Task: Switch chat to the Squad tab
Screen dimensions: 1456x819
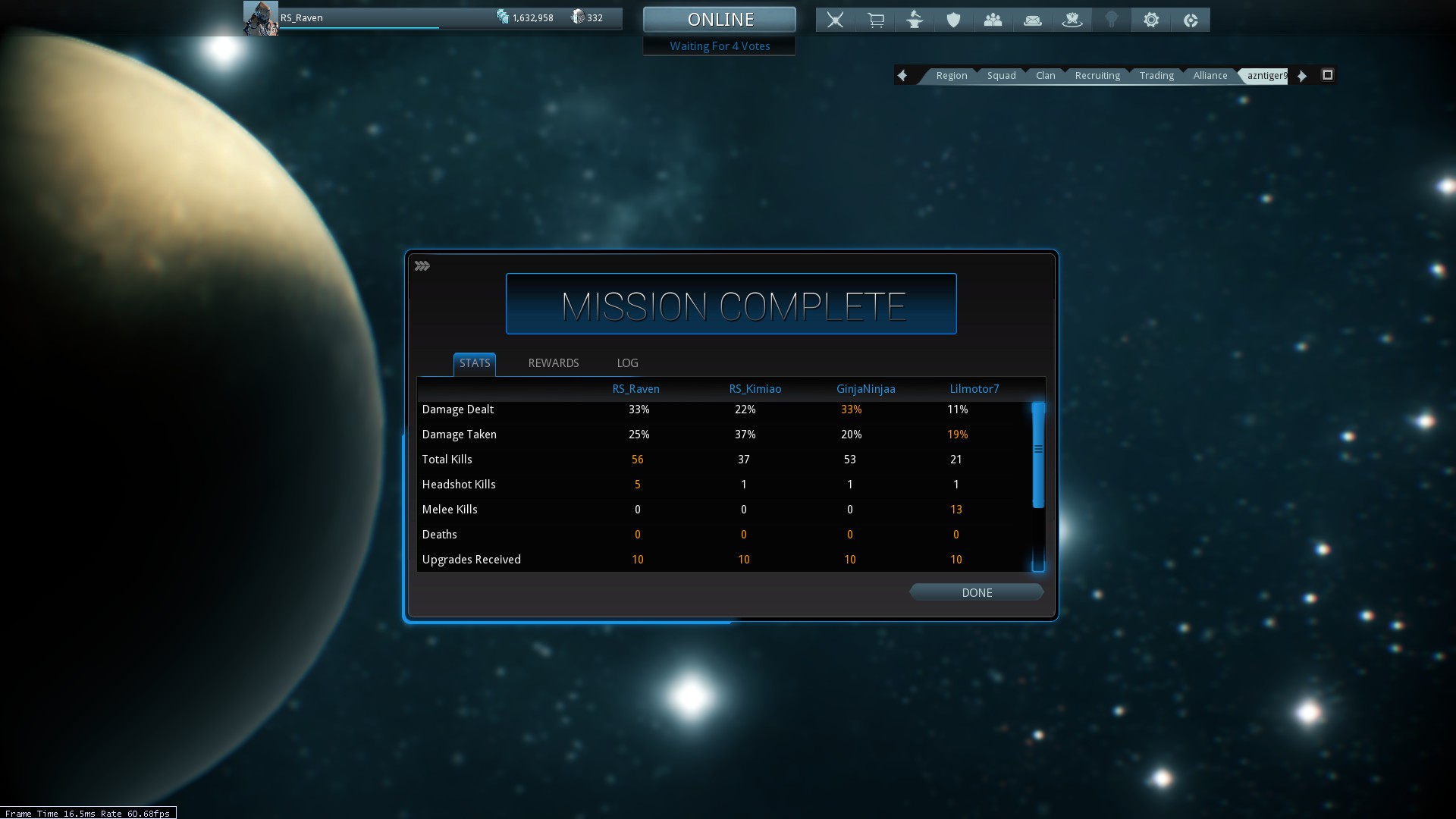Action: (1001, 76)
